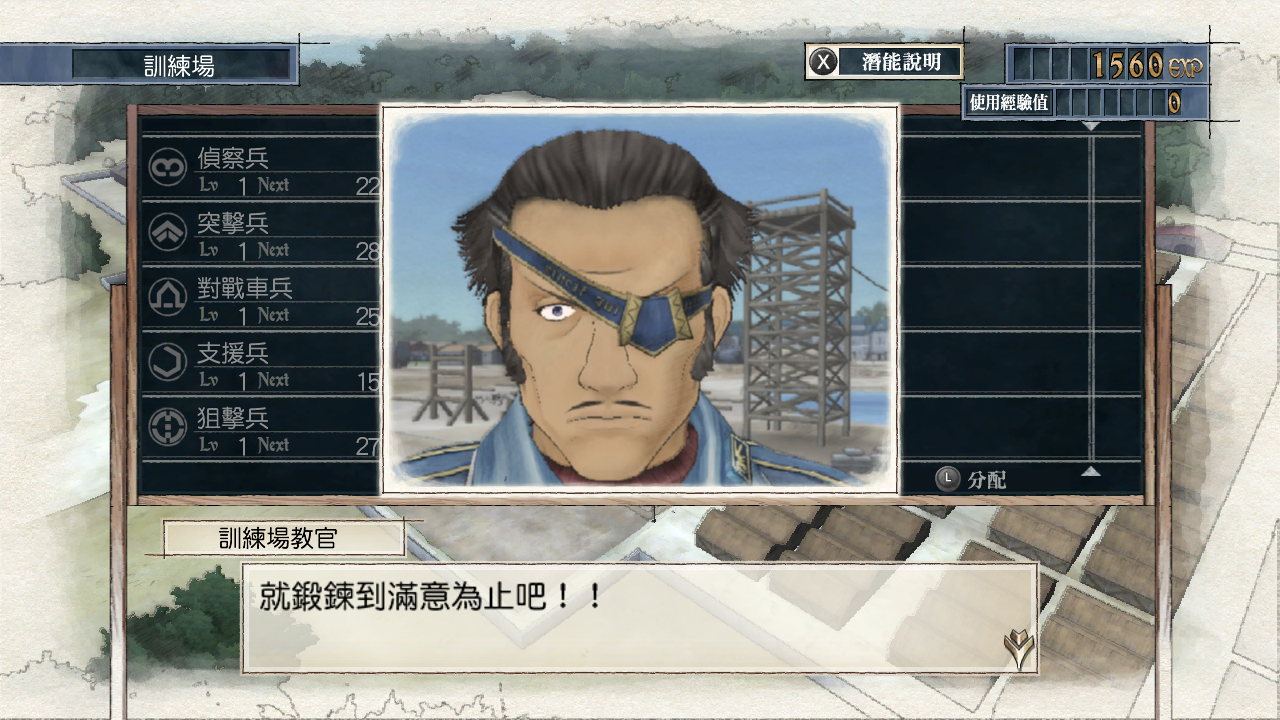1280x720 pixels.
Task: Choose the 突擊兵 shocktrooper class row
Action: 262,233
